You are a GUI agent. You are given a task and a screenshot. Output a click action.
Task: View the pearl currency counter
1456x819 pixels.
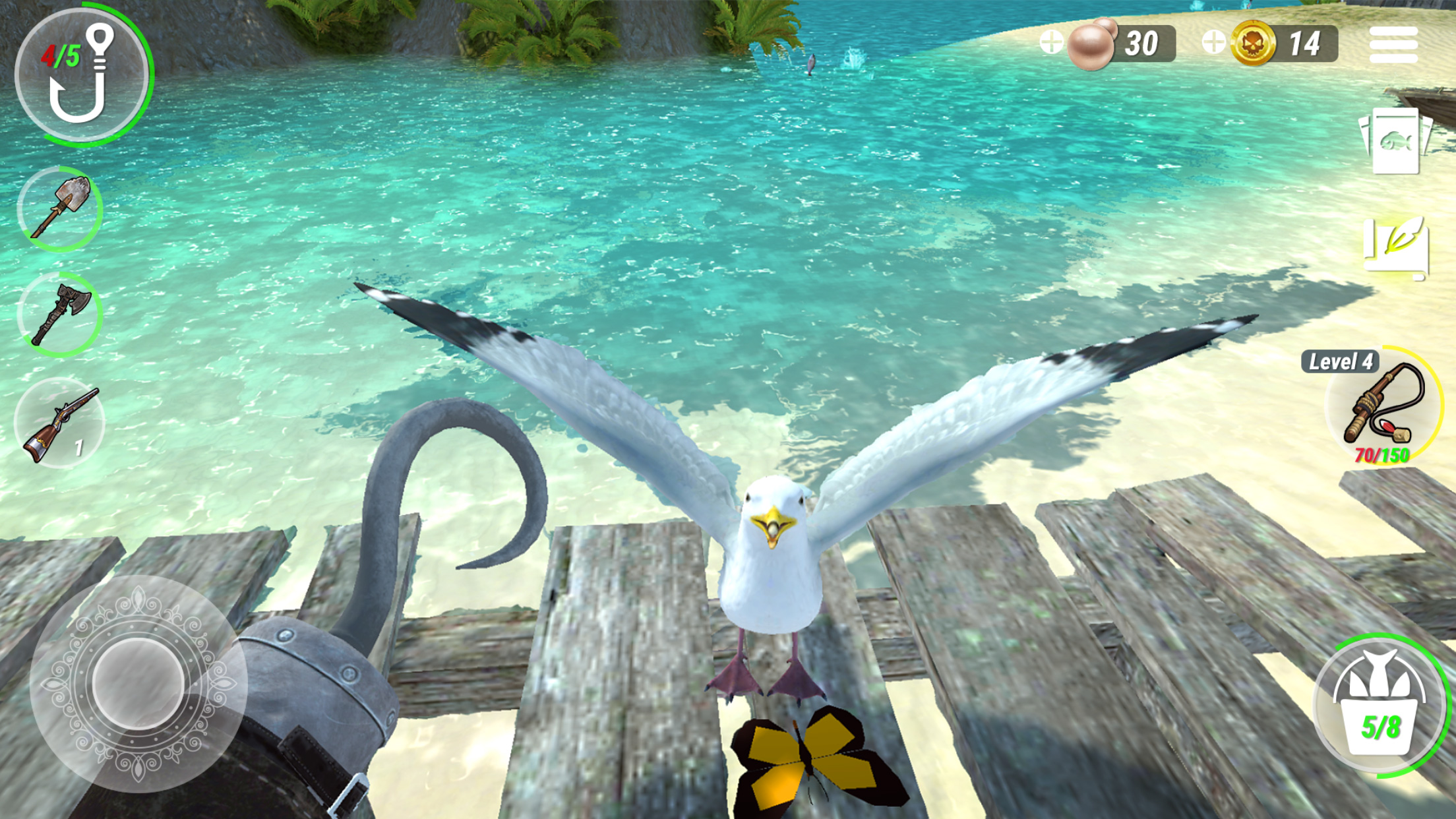point(1141,43)
